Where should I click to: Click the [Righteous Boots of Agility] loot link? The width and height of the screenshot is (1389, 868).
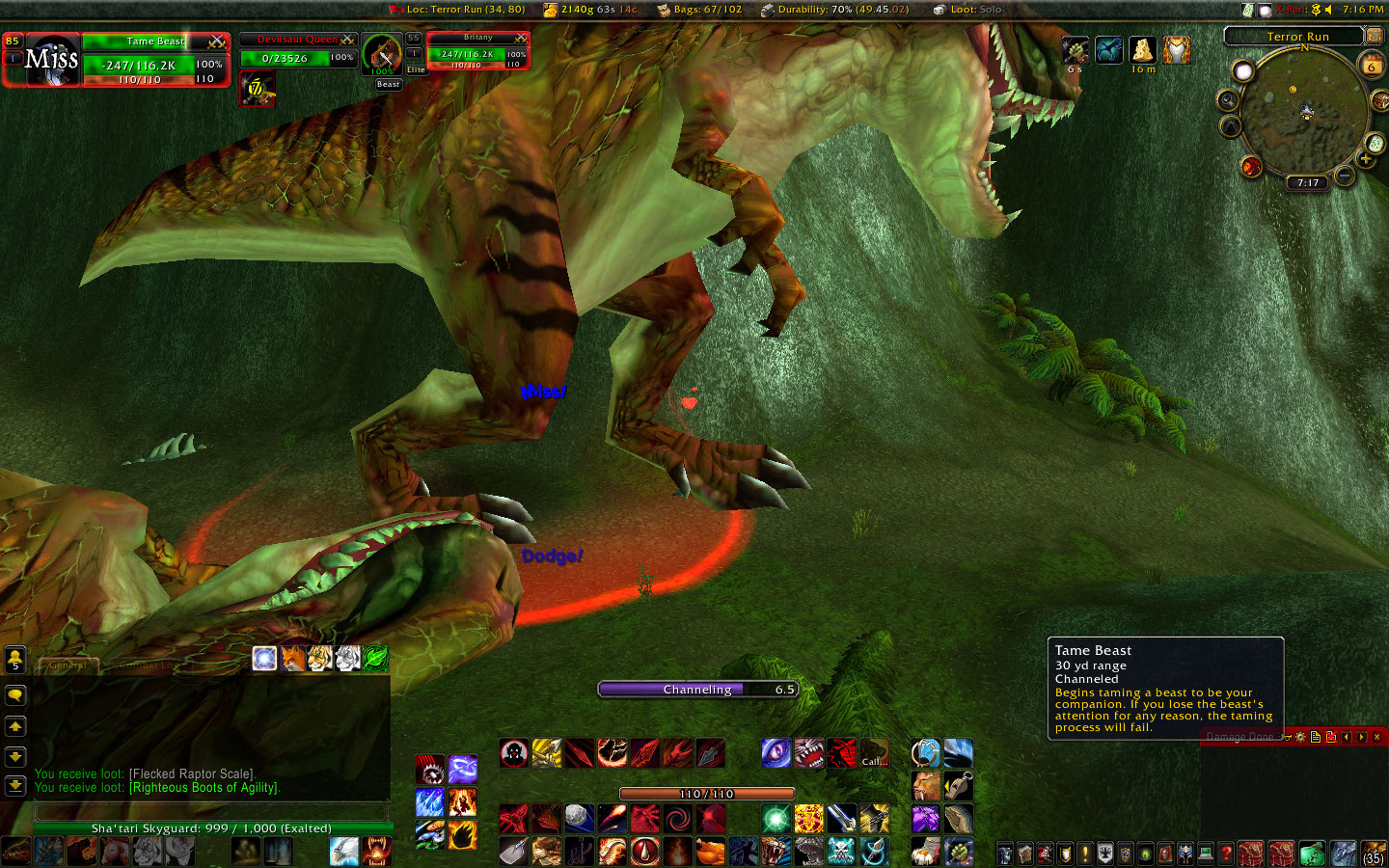coord(203,788)
